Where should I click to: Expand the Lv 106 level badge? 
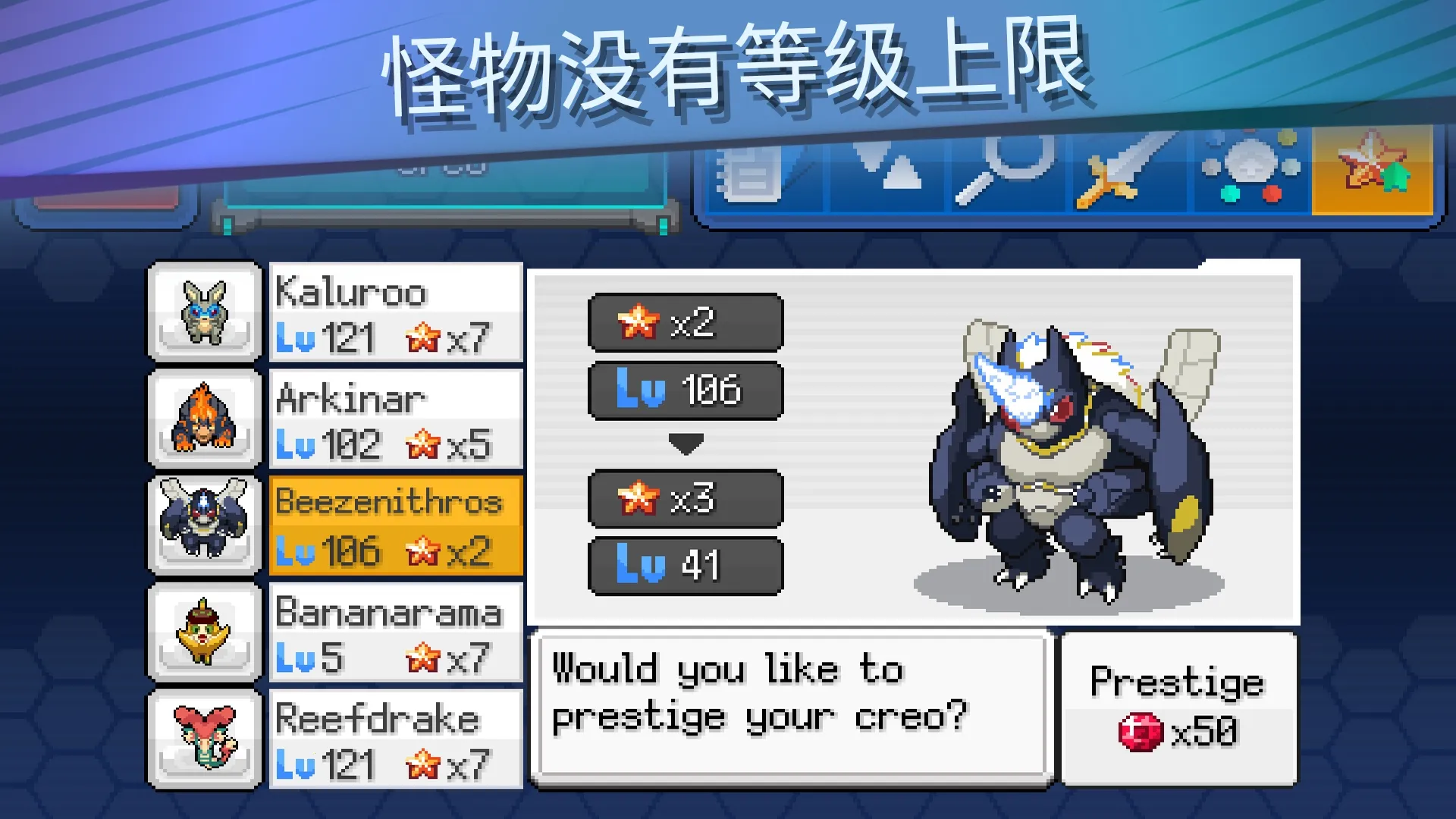click(x=685, y=391)
